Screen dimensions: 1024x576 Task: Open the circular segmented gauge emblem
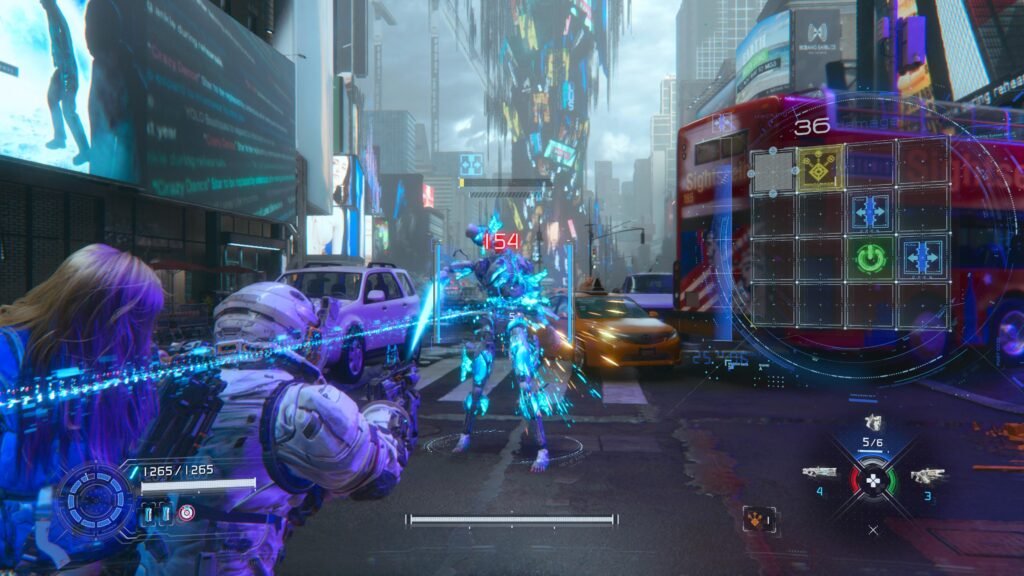[x=94, y=499]
